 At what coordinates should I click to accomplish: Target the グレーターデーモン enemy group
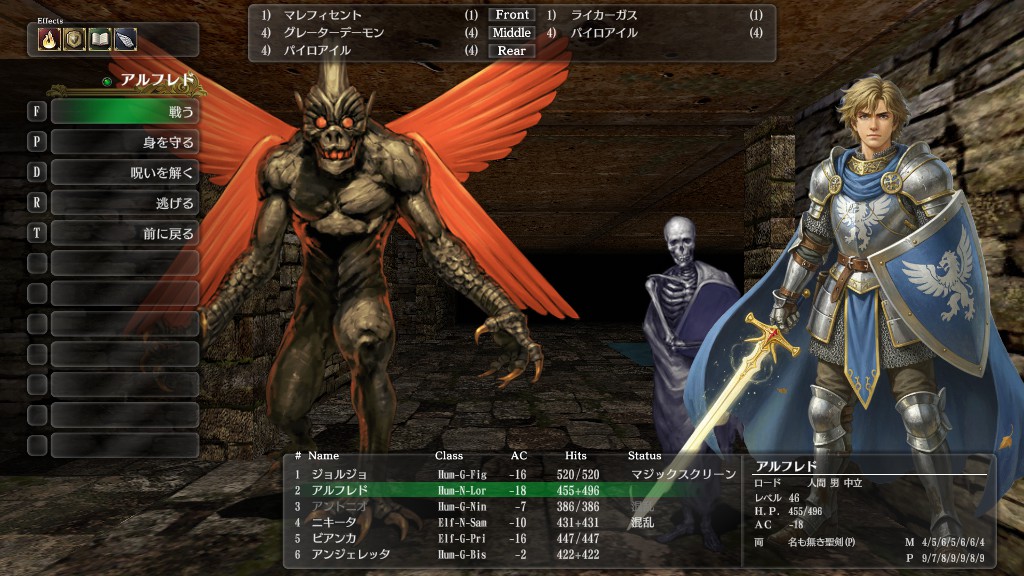point(334,33)
